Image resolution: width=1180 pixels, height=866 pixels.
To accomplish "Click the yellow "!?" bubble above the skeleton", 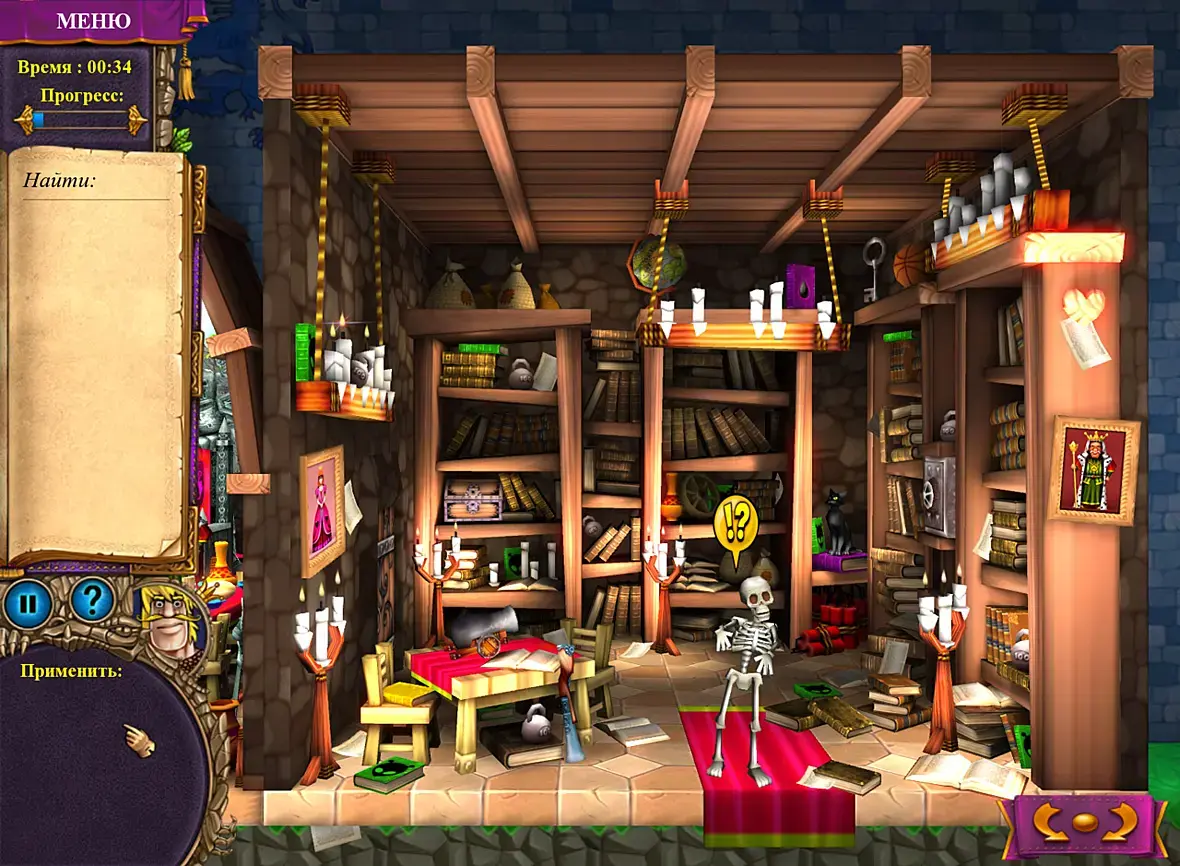I will [738, 522].
